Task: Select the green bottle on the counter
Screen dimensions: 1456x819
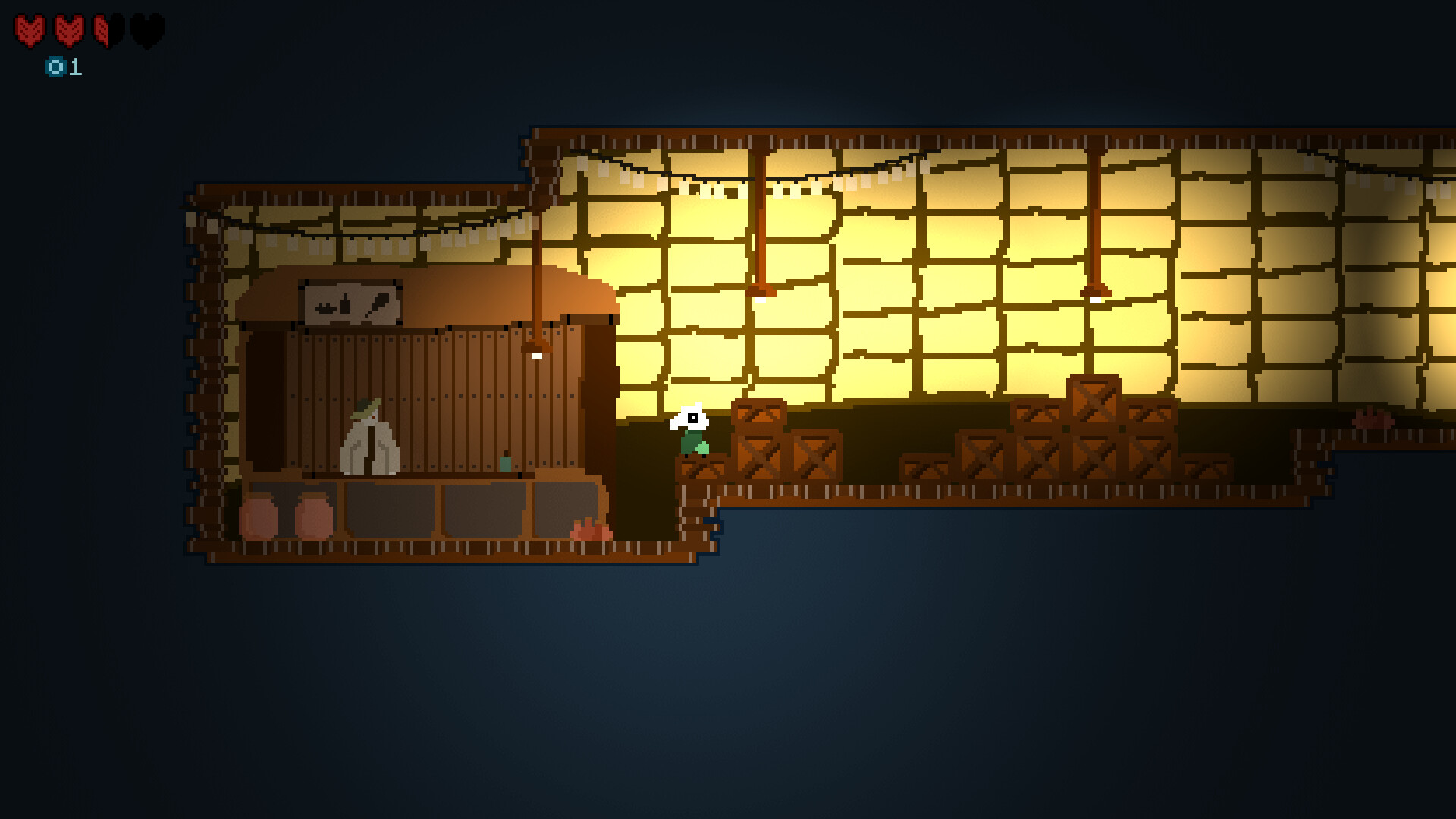Action: pyautogui.click(x=505, y=463)
